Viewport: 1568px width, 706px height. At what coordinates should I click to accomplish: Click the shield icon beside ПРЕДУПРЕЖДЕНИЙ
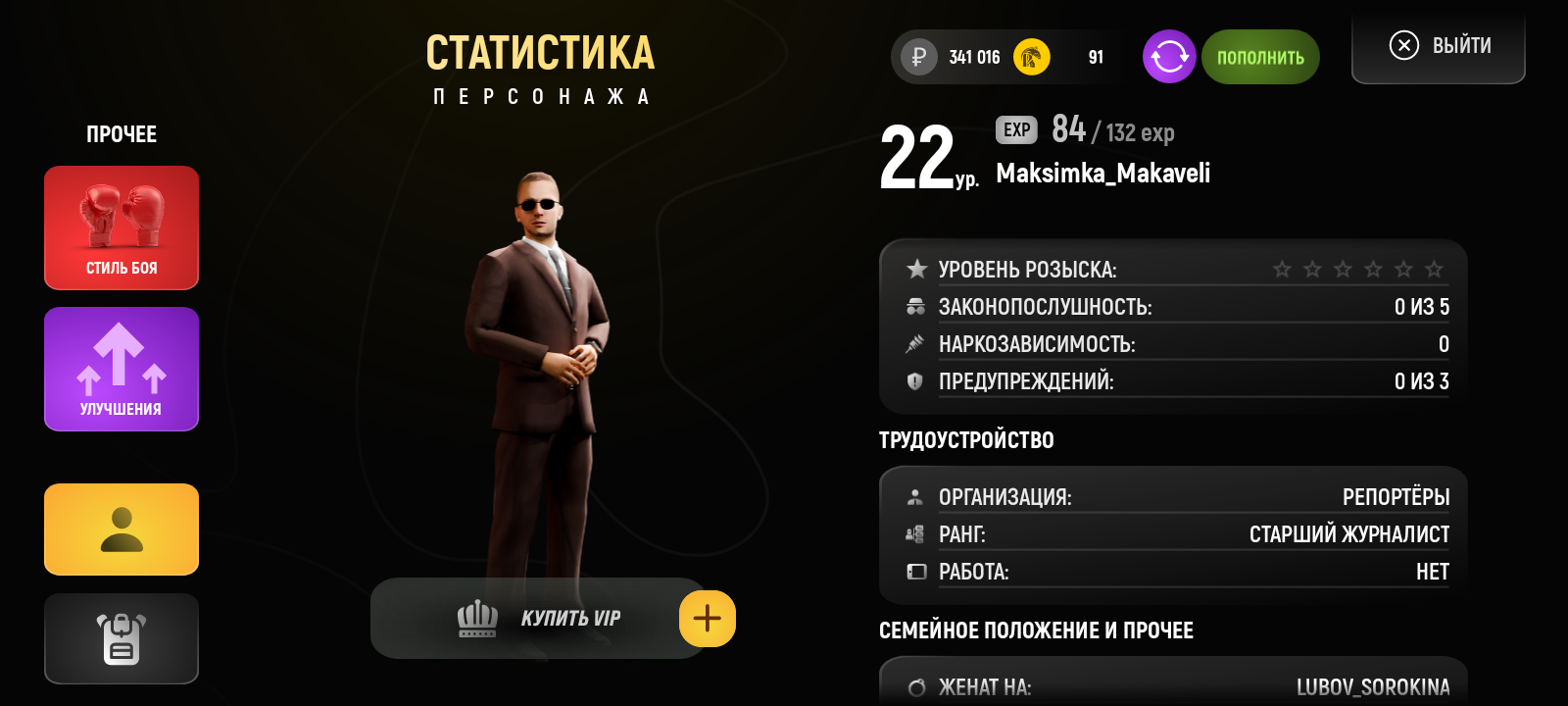916,381
